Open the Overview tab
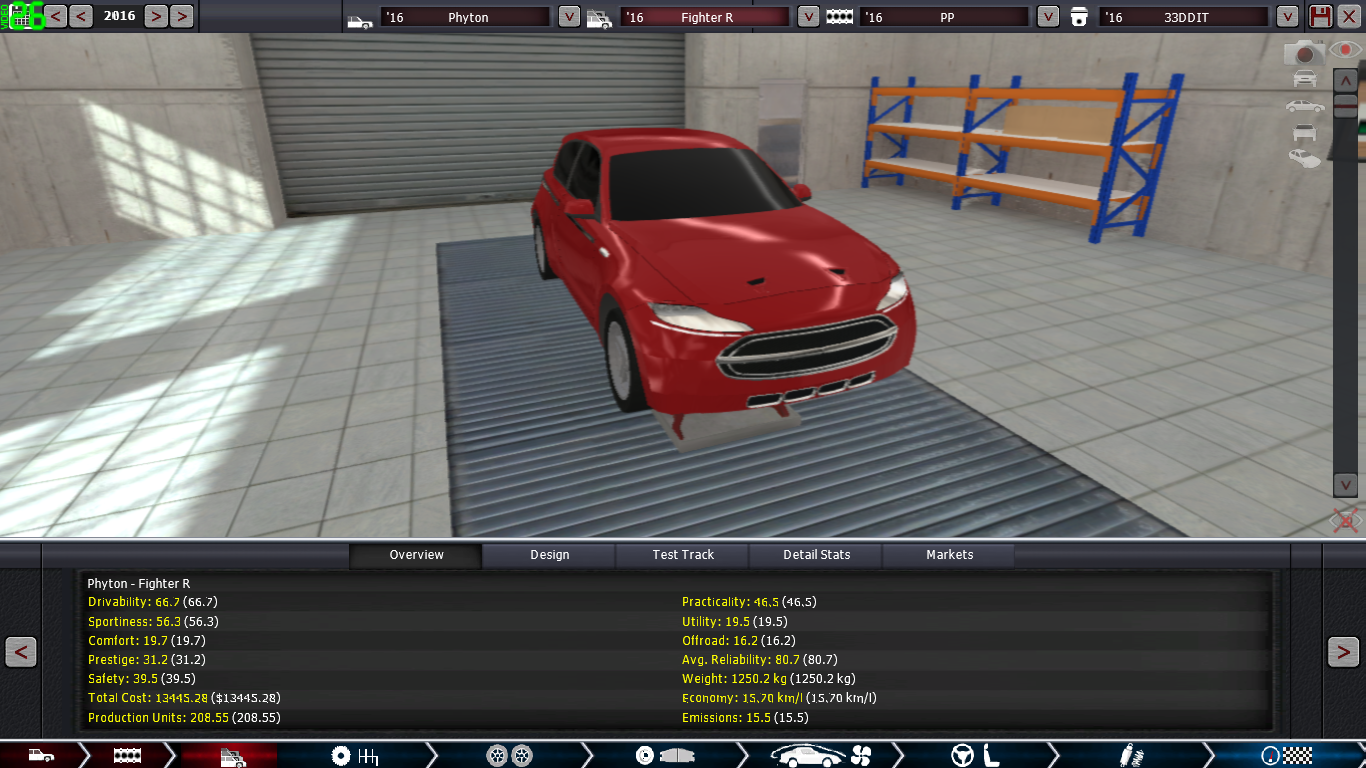The width and height of the screenshot is (1366, 768). [416, 555]
